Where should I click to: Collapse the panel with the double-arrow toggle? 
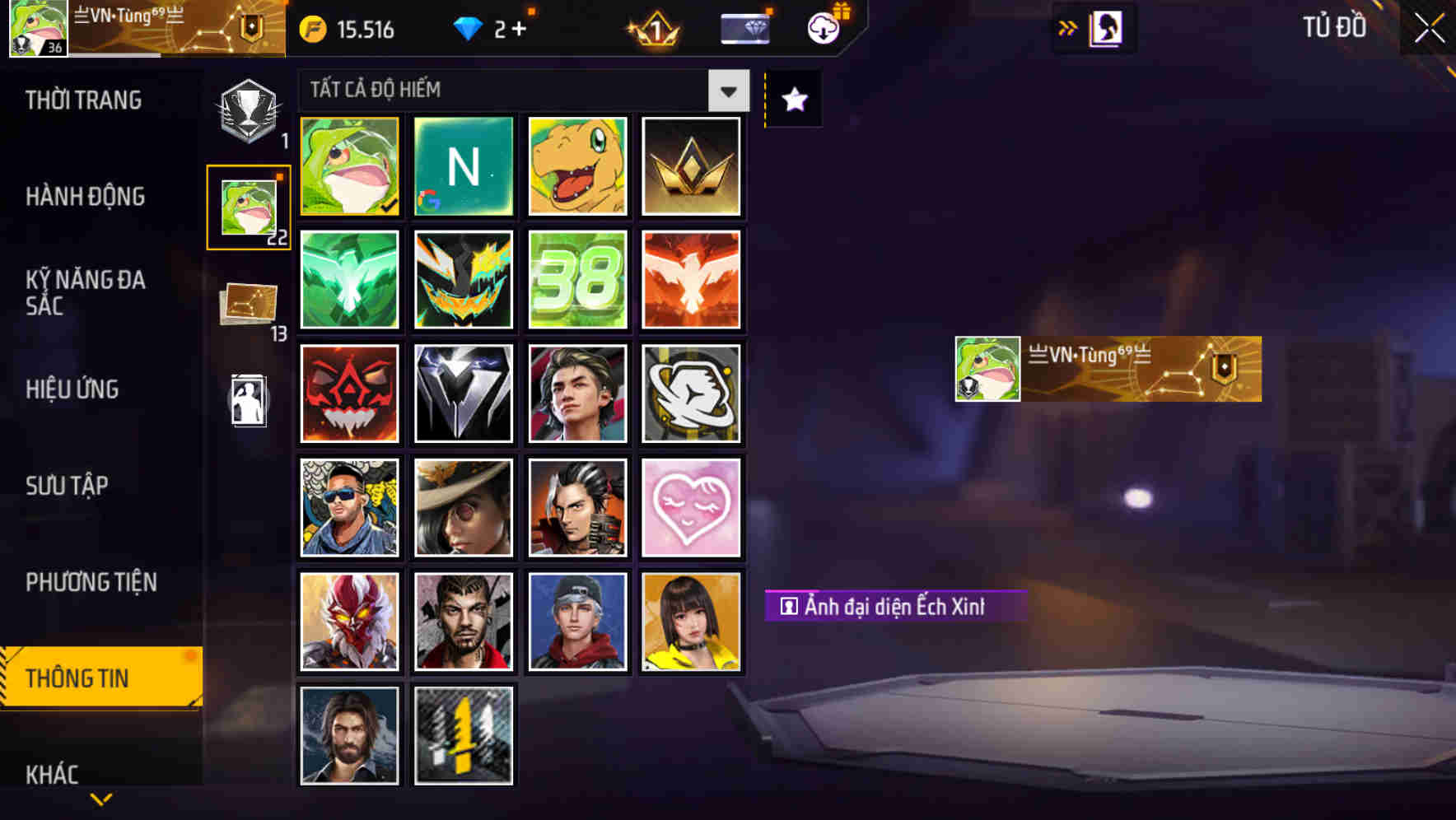tap(1068, 26)
